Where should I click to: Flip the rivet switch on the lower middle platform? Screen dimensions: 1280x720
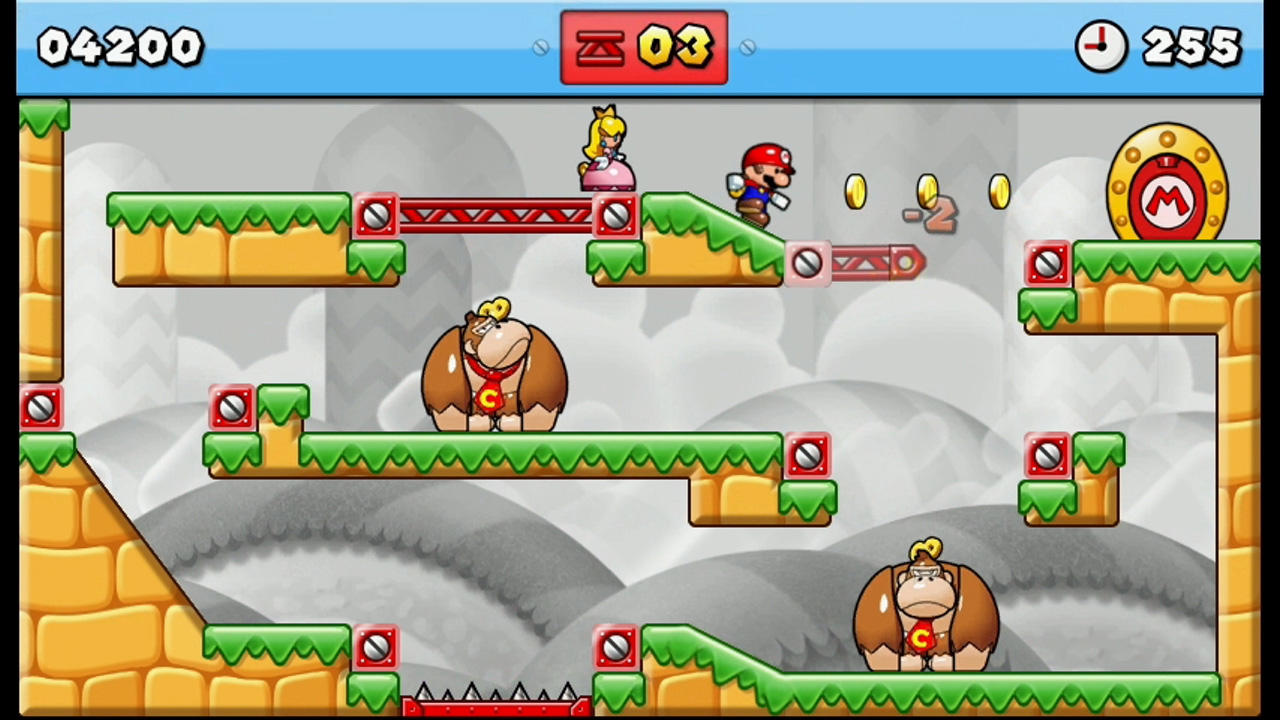tap(808, 455)
